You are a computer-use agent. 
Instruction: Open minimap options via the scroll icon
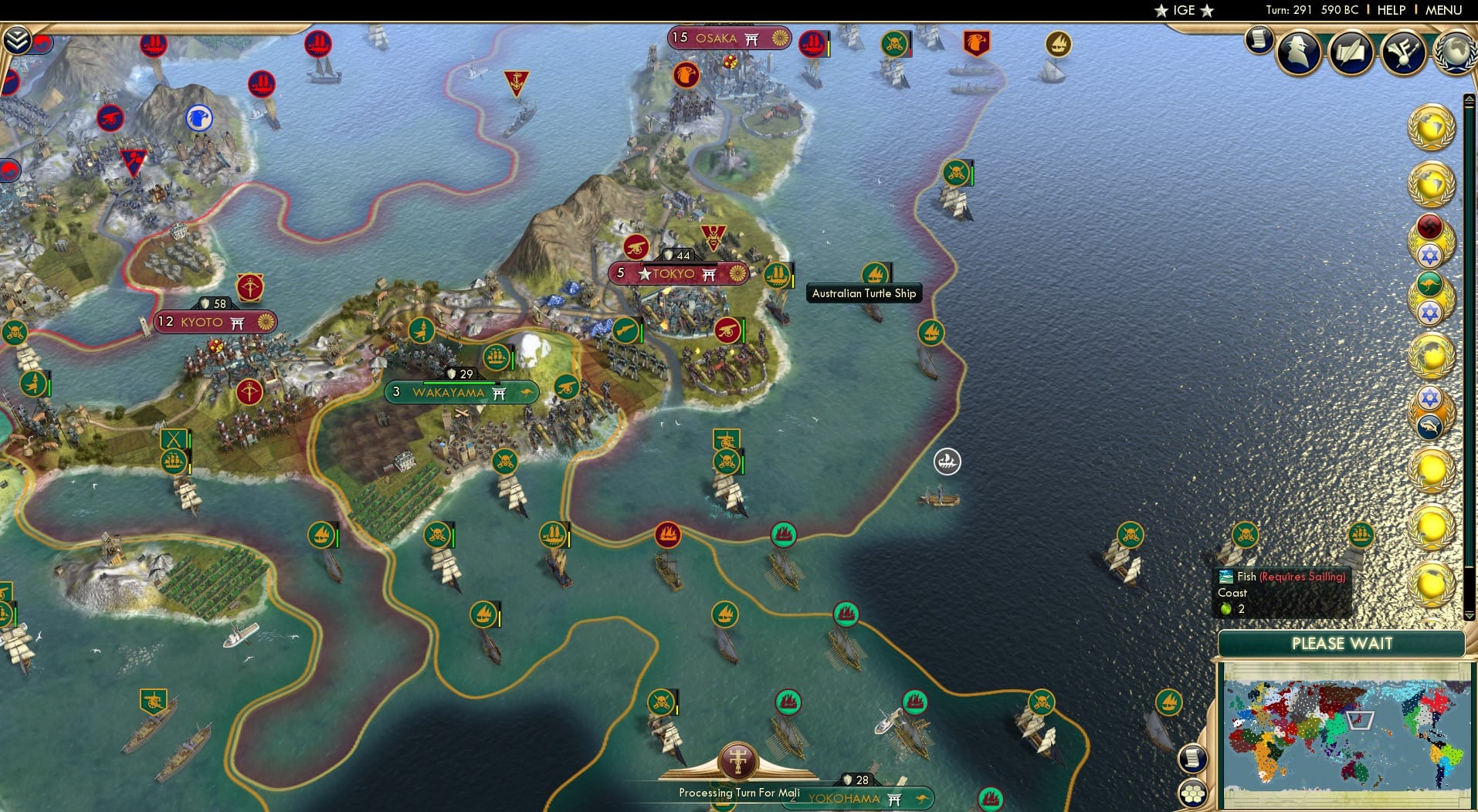click(1193, 759)
